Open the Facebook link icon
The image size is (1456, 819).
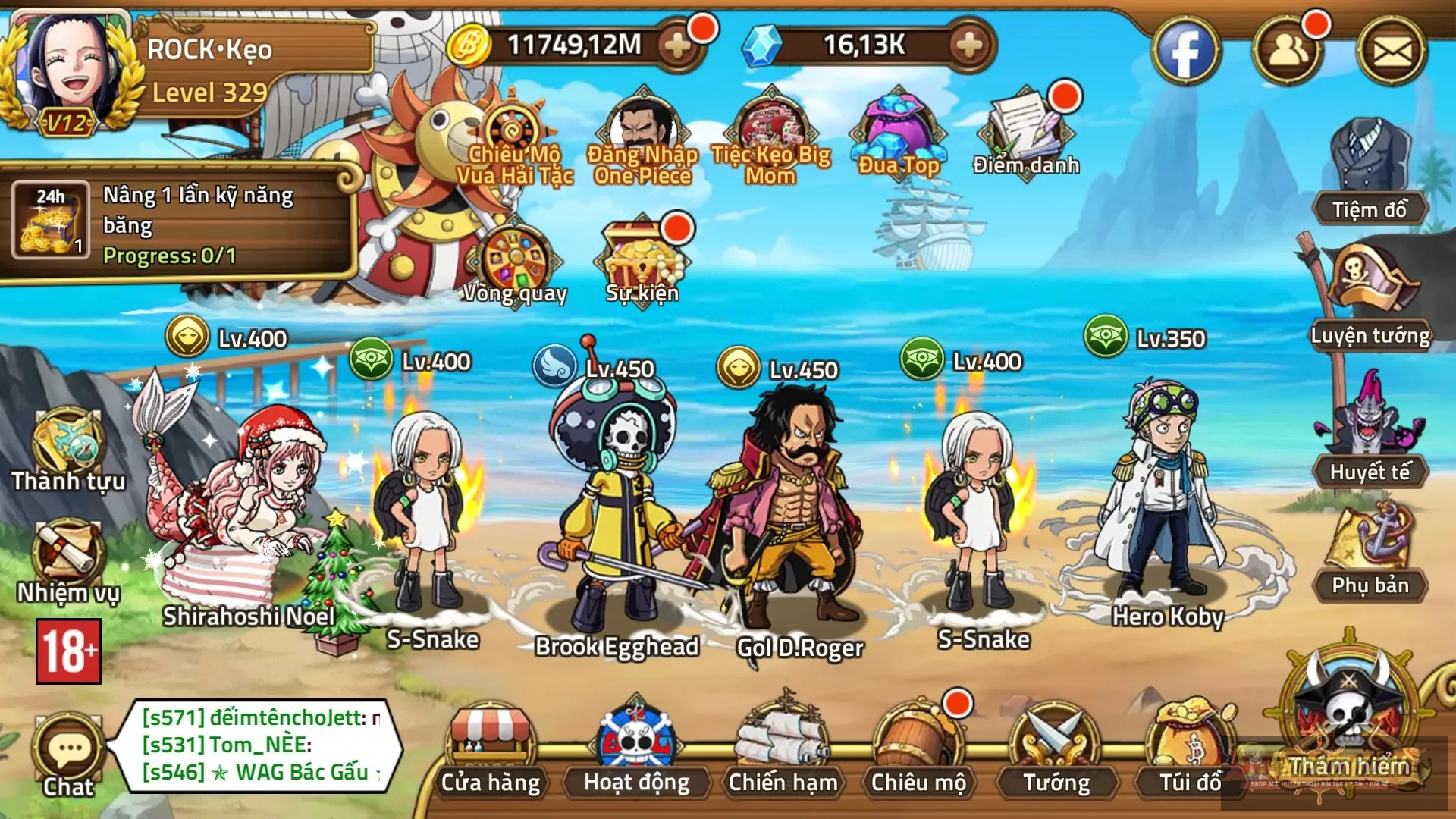(x=1185, y=52)
